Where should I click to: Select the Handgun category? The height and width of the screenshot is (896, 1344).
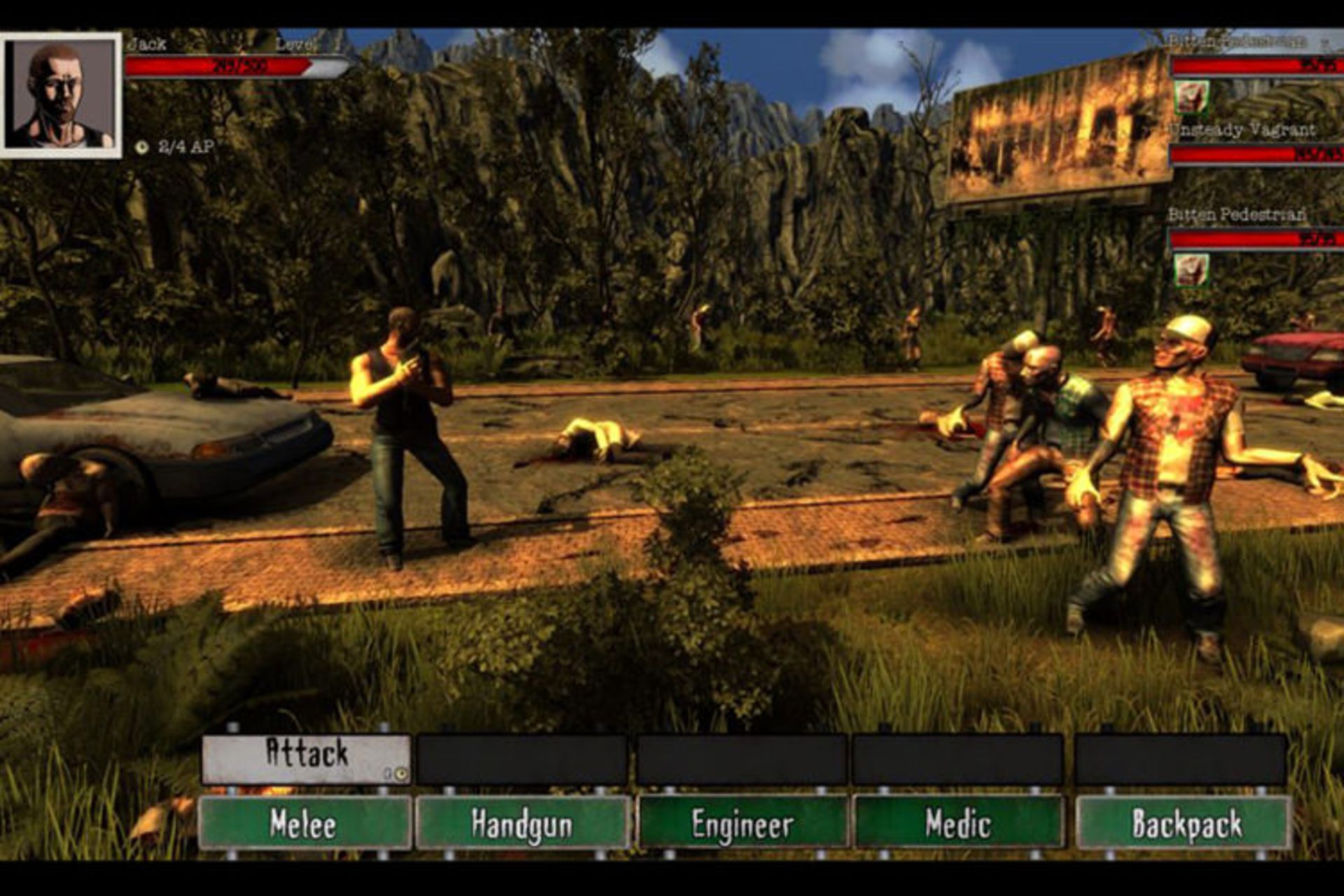[x=522, y=823]
